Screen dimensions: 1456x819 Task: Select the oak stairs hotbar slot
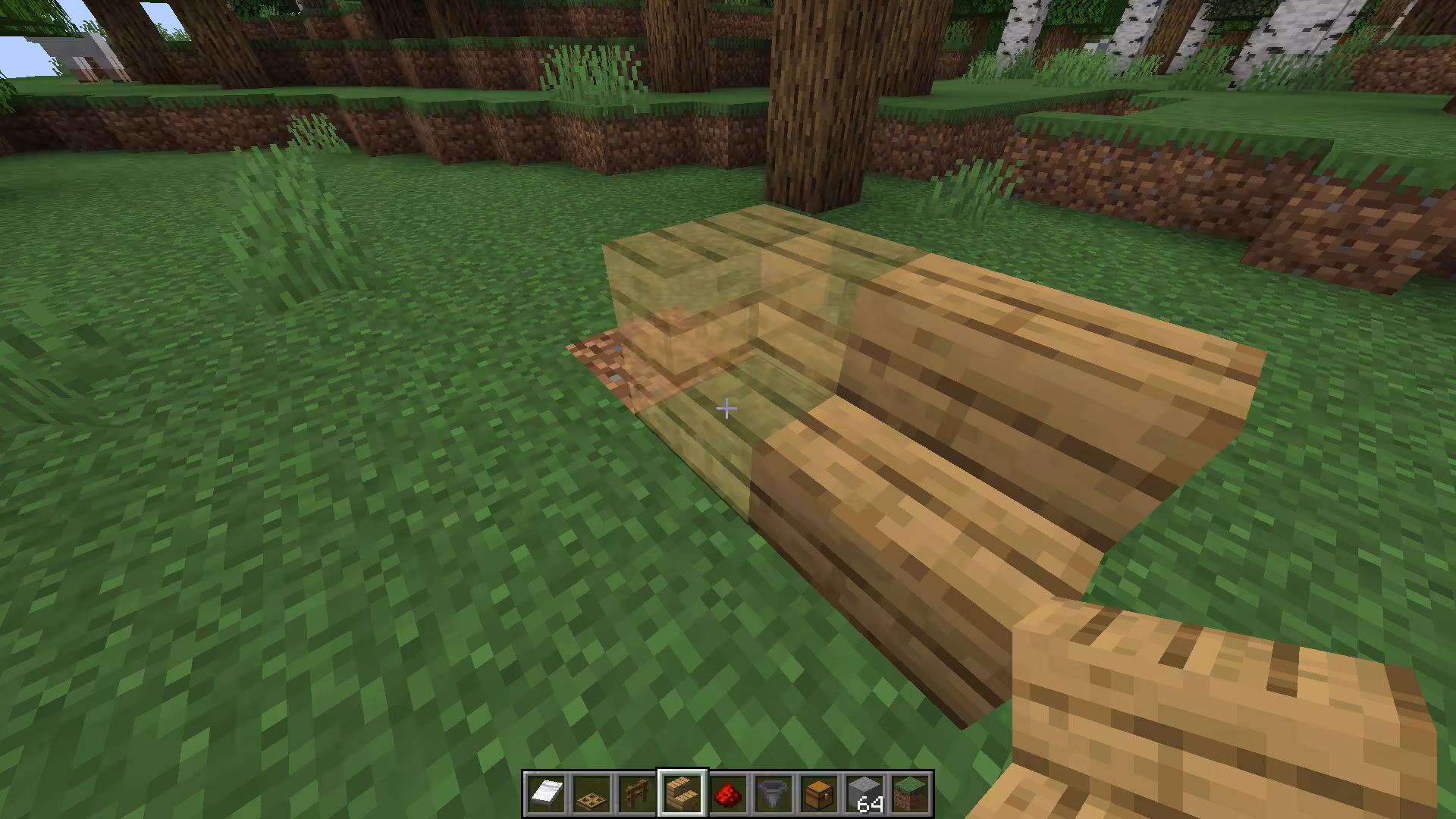pos(682,794)
